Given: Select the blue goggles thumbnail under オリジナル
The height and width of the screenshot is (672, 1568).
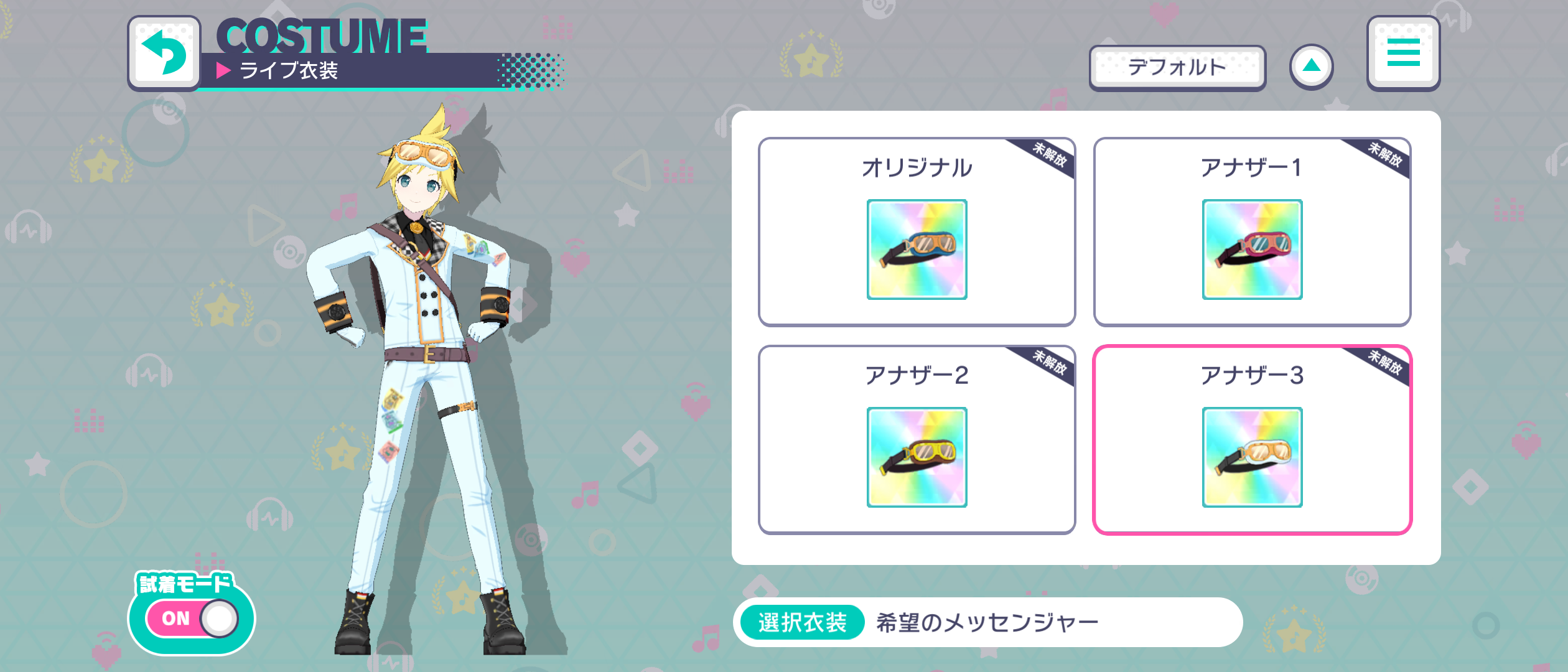Looking at the screenshot, I should (x=917, y=250).
